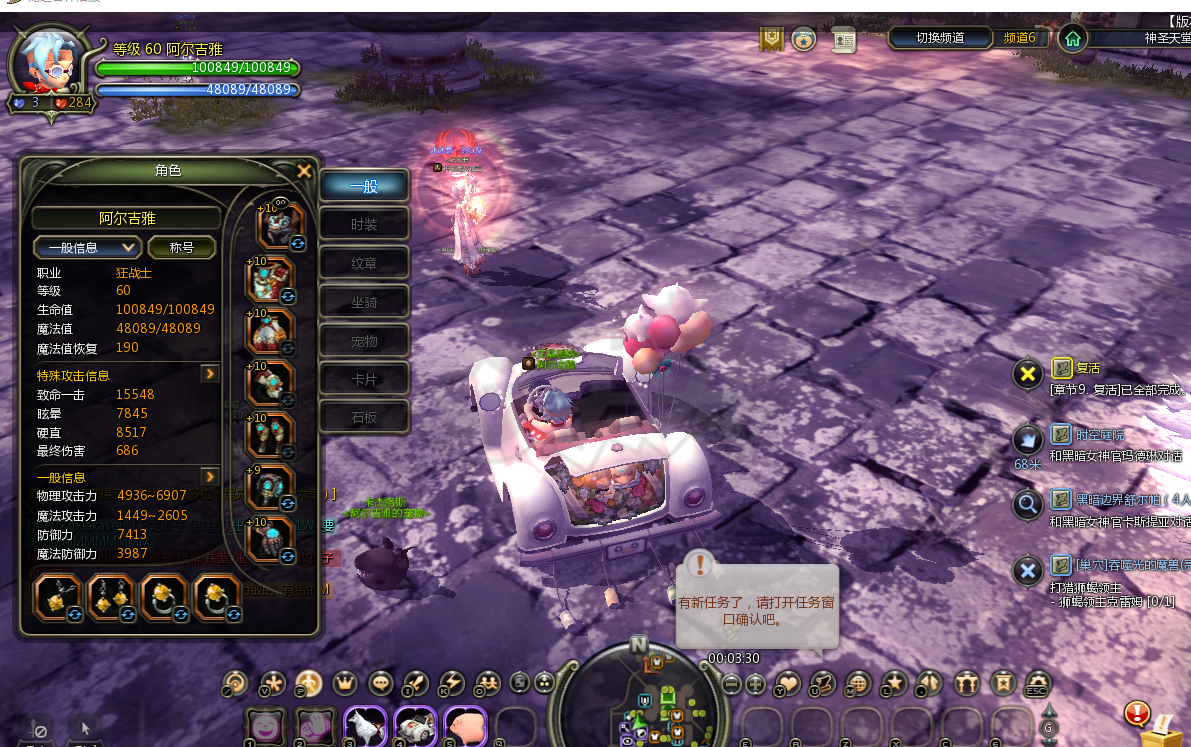Switch to the 时装 tab

coord(365,225)
